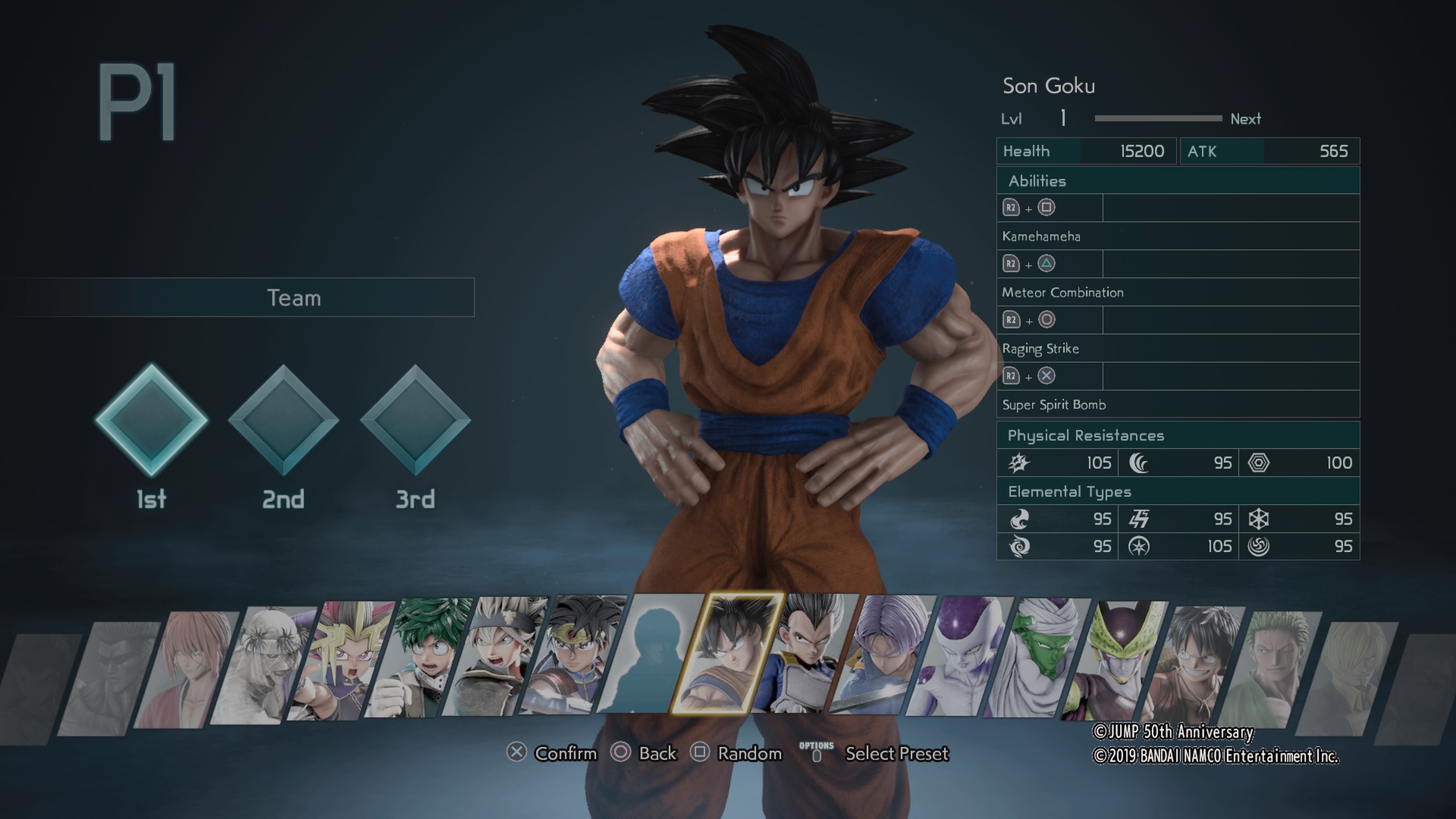Viewport: 1456px width, 819px height.
Task: Select the 2nd team slot diamond
Action: 283,420
